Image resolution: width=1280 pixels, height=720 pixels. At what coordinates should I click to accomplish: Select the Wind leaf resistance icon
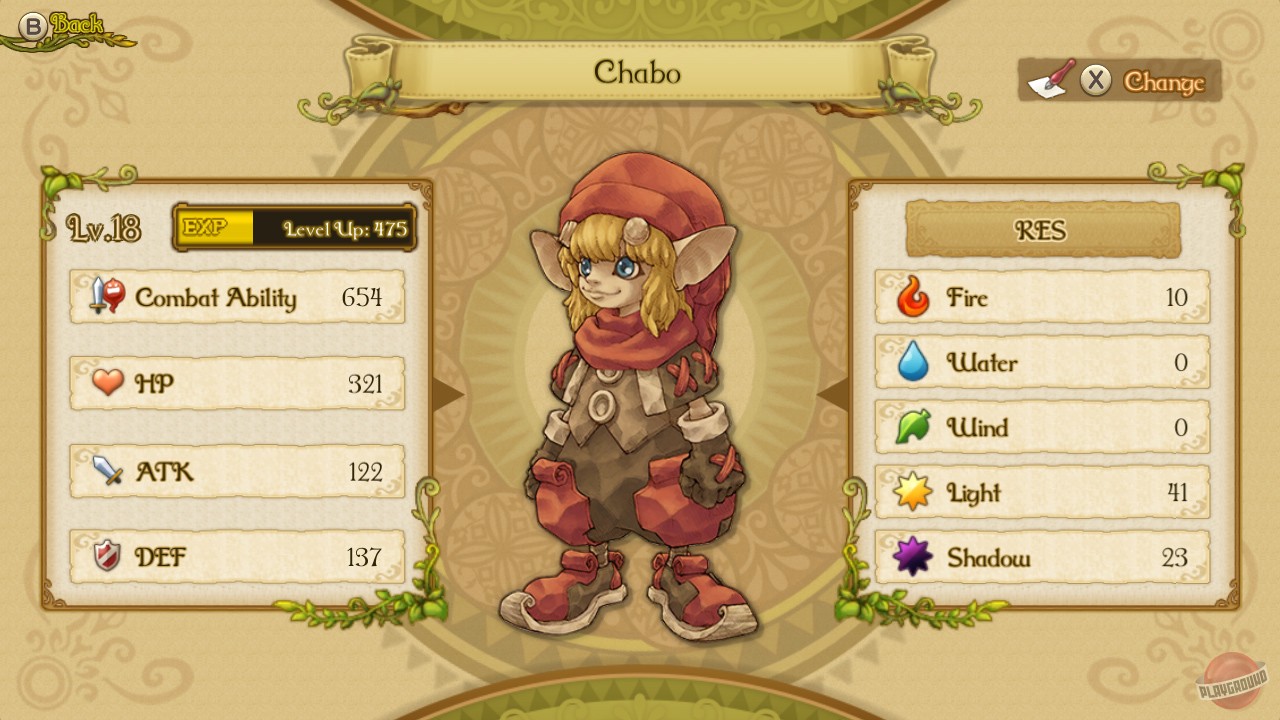[913, 427]
